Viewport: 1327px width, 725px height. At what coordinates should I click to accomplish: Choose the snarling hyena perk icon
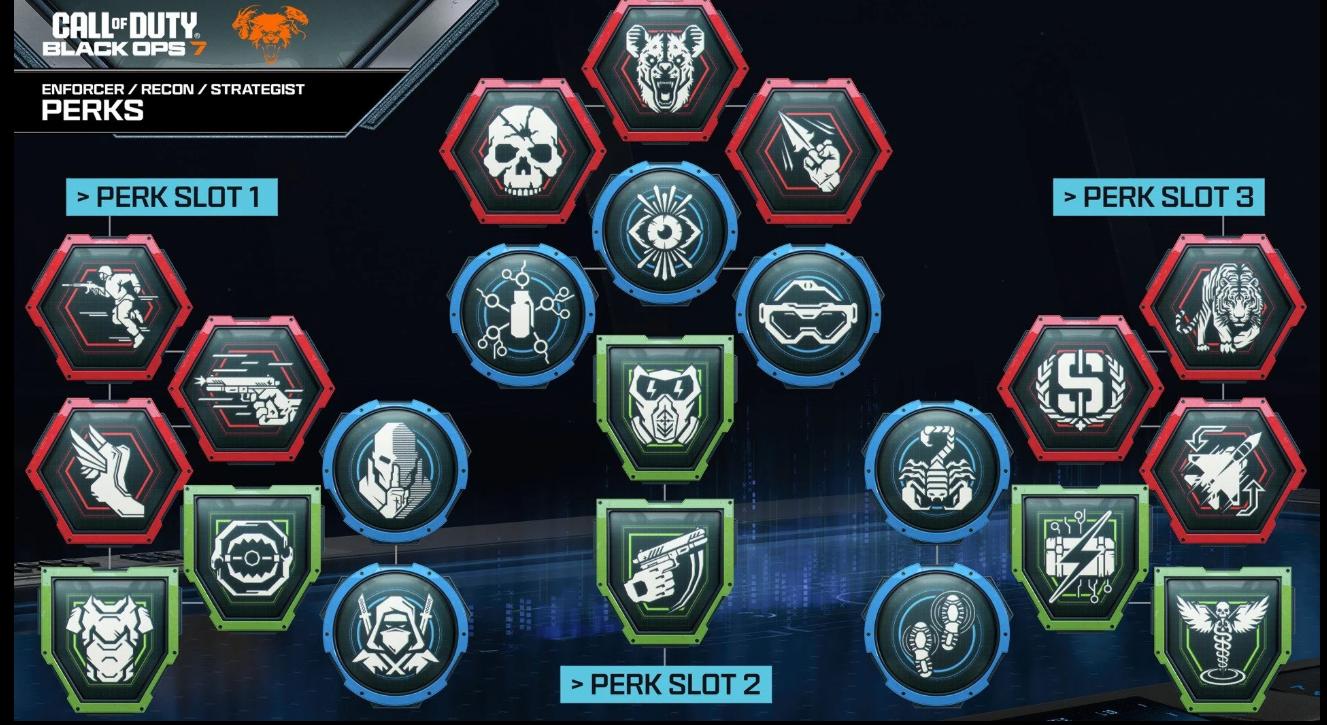(x=664, y=68)
